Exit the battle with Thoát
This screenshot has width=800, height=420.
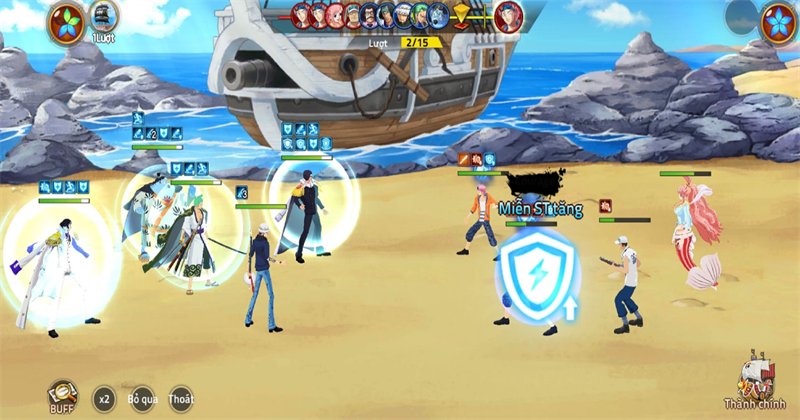click(x=181, y=397)
